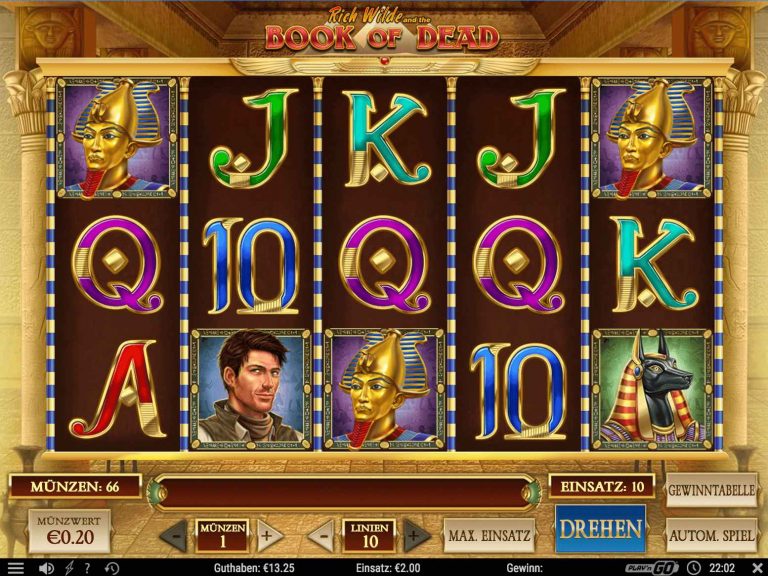This screenshot has height=576, width=768.
Task: Reduce the number of Linien
Action: tap(321, 535)
